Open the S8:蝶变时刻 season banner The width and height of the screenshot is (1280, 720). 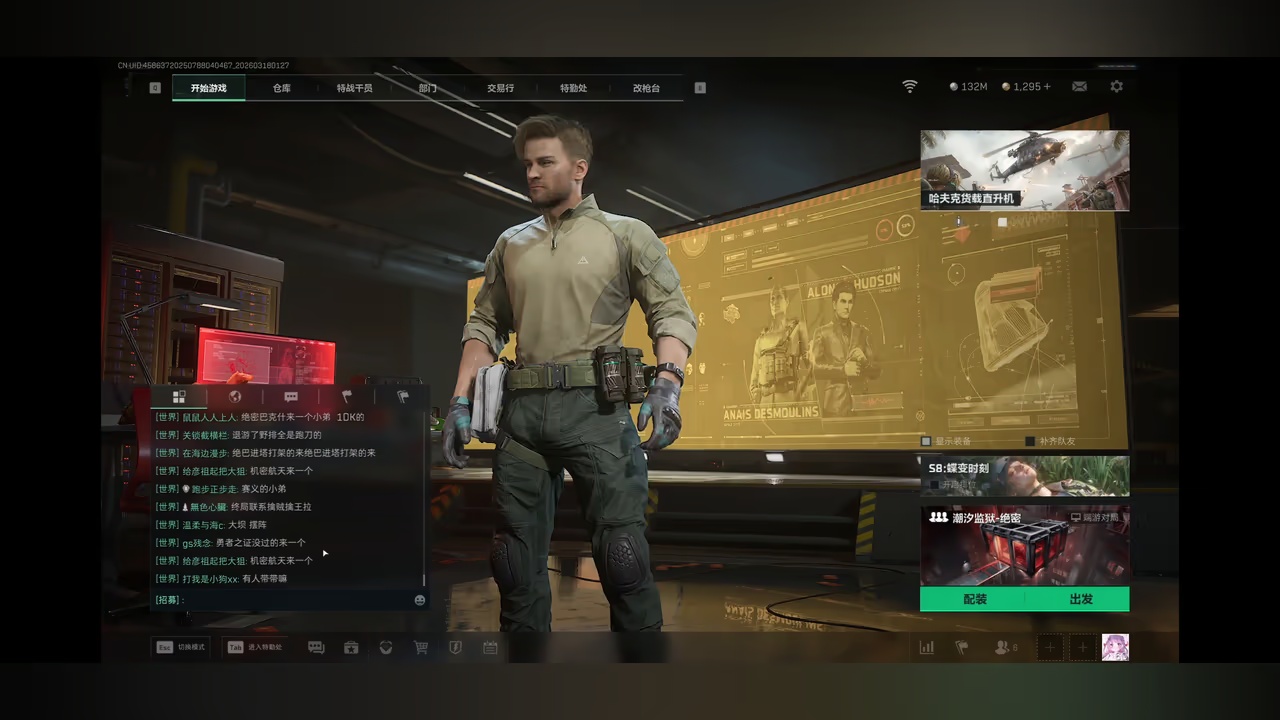1024,476
